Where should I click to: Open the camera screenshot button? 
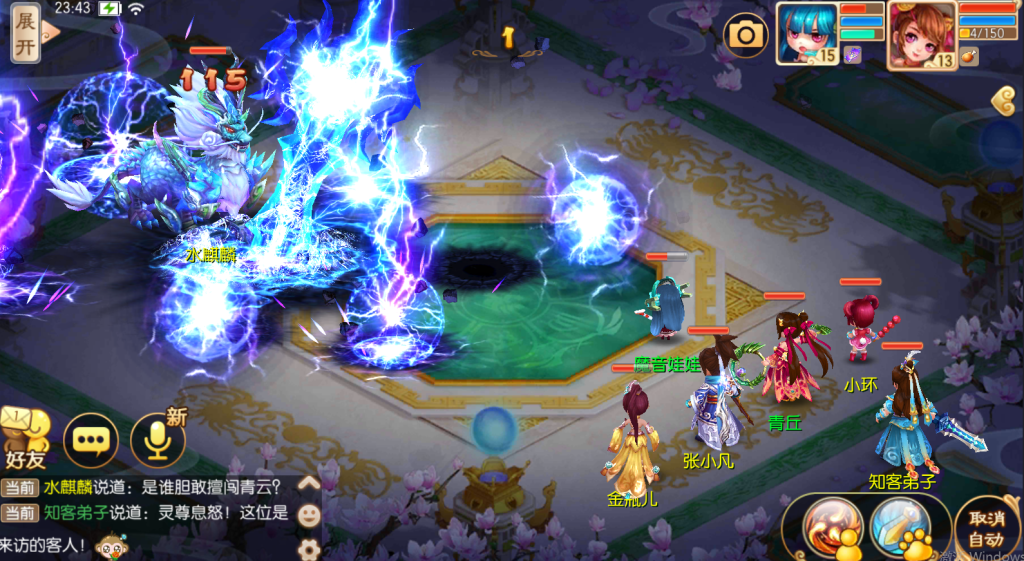tap(745, 36)
